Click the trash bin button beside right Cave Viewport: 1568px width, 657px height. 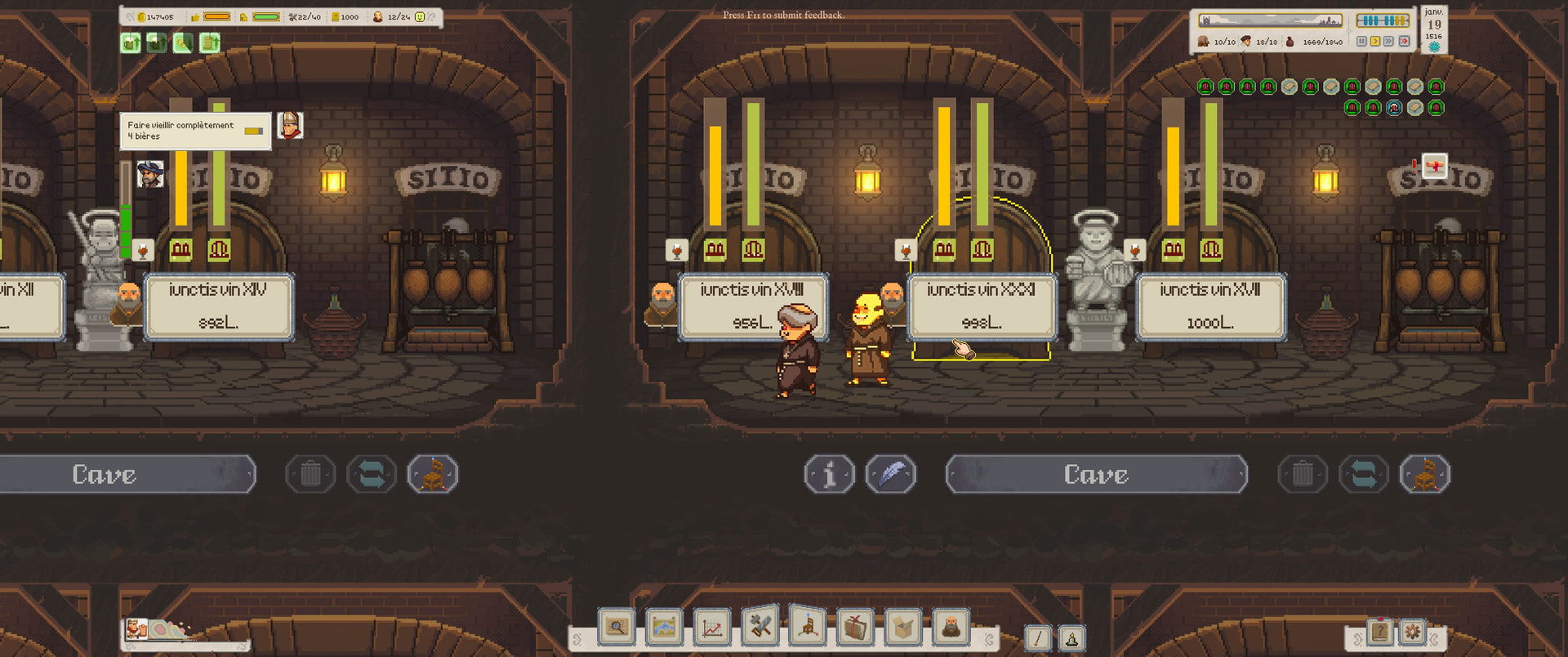point(1303,475)
